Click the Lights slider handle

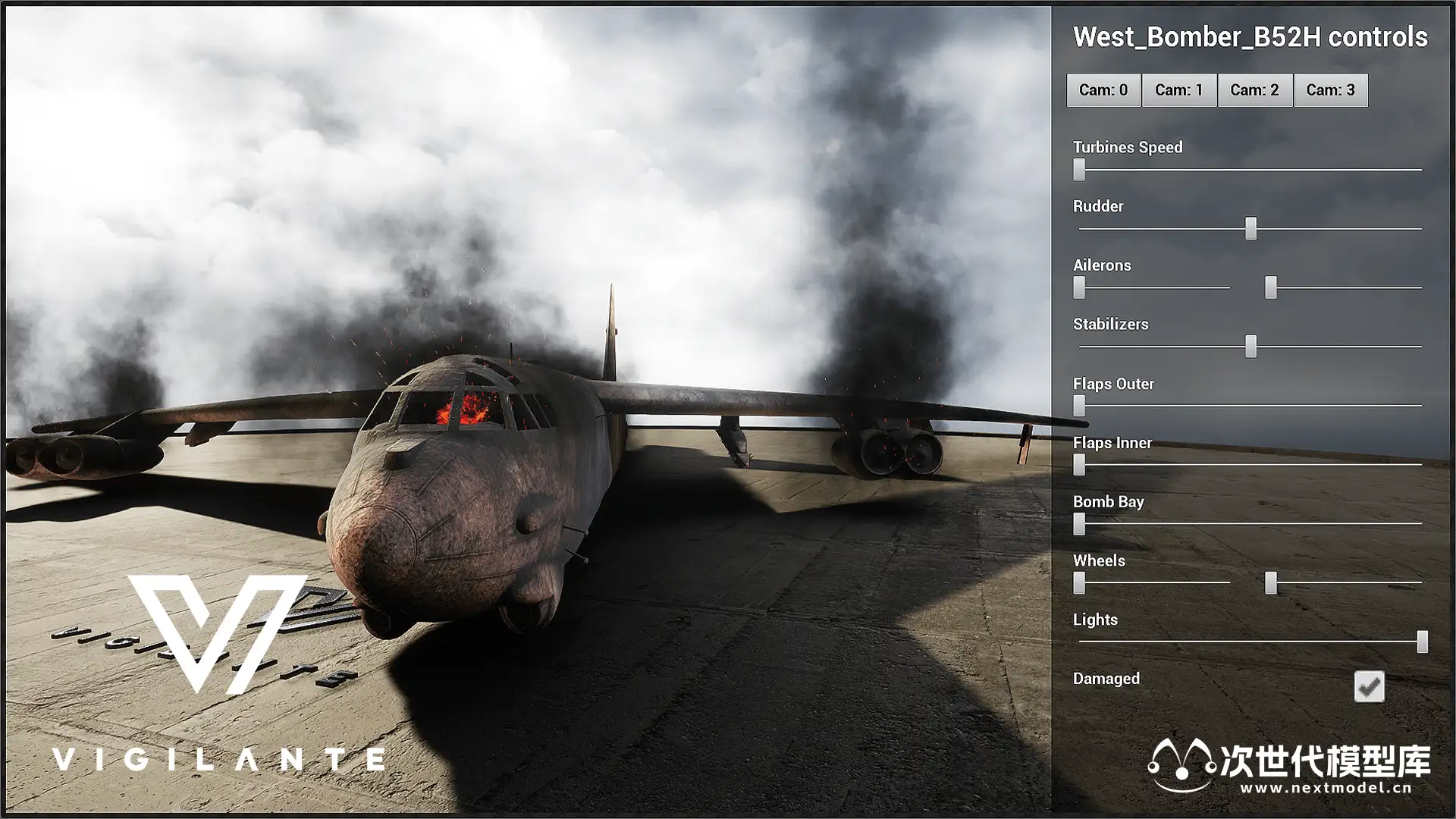(x=1423, y=642)
